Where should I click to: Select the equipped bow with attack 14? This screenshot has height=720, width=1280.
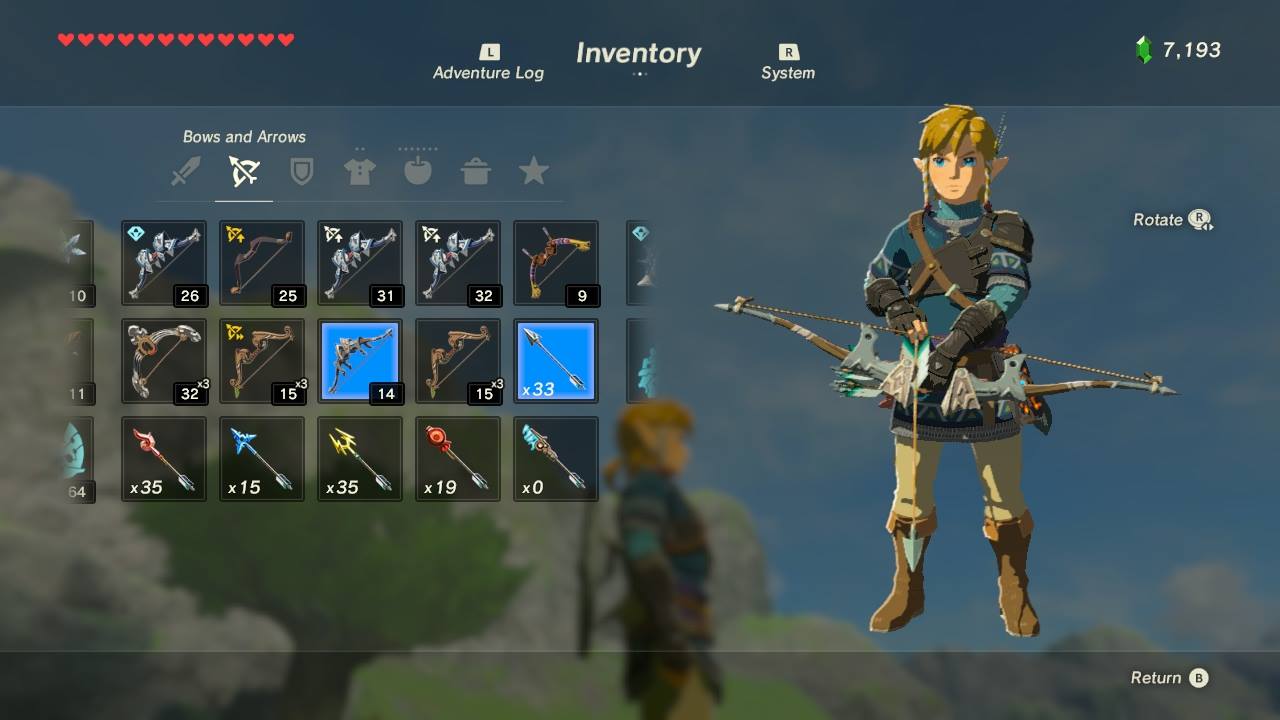(360, 361)
